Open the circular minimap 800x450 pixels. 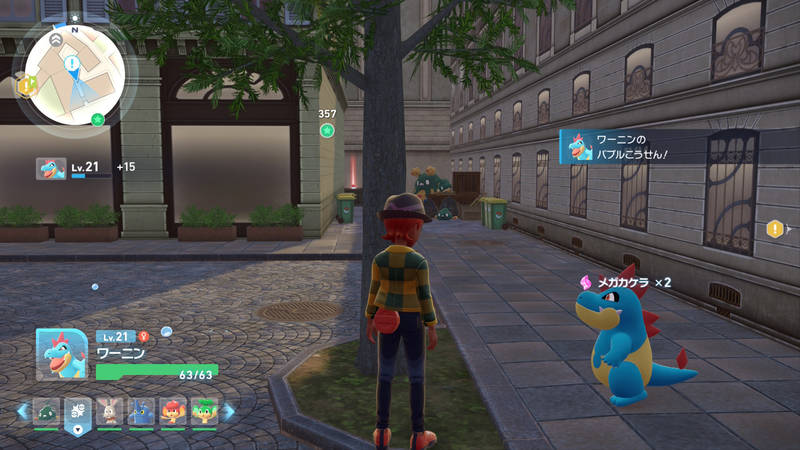(x=75, y=70)
